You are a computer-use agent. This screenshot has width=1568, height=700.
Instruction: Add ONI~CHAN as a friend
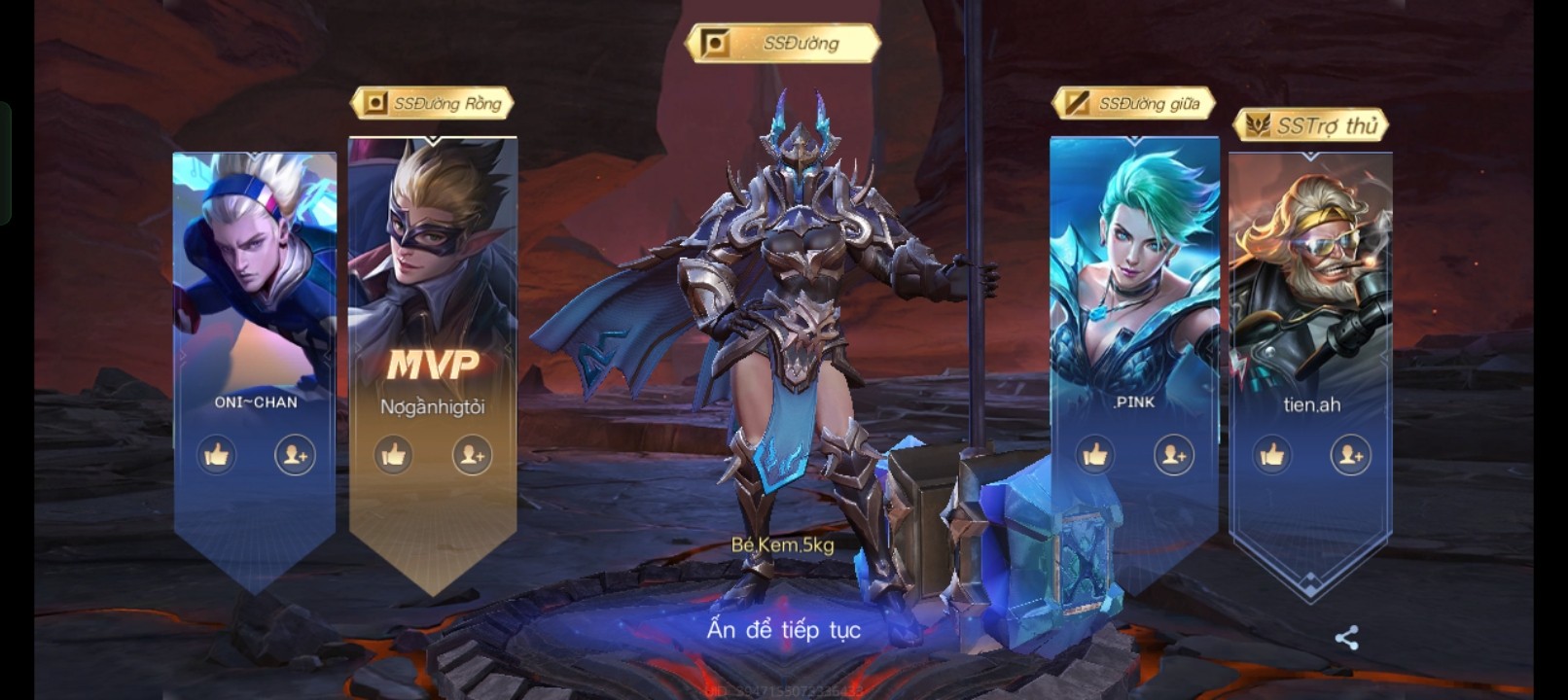click(x=295, y=455)
